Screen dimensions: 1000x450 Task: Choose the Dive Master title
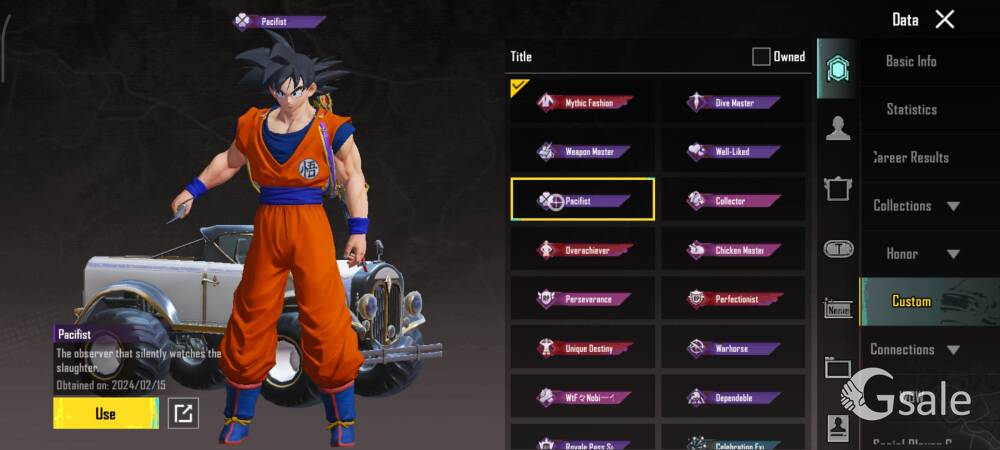(x=733, y=102)
